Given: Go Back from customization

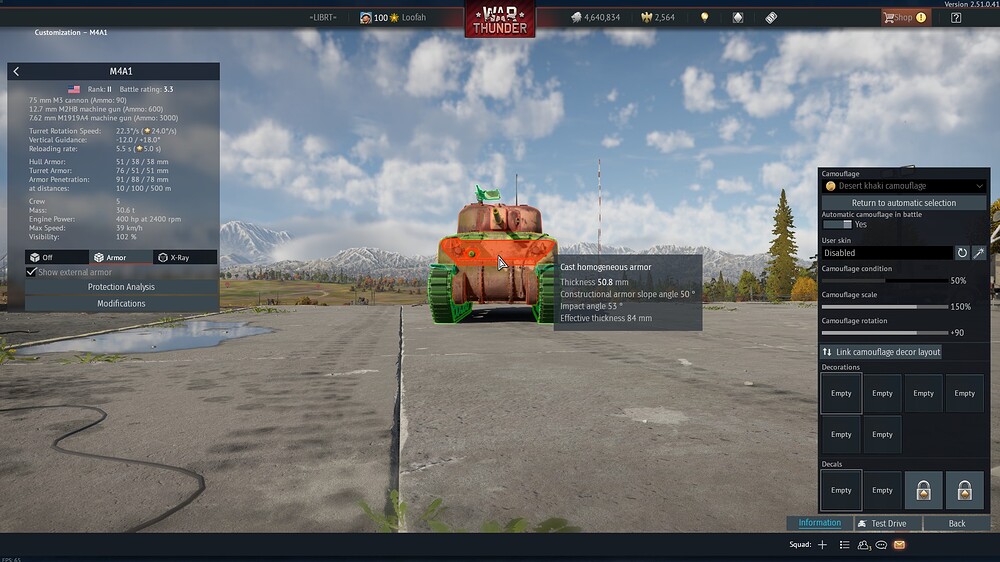Looking at the screenshot, I should pyautogui.click(x=957, y=523).
